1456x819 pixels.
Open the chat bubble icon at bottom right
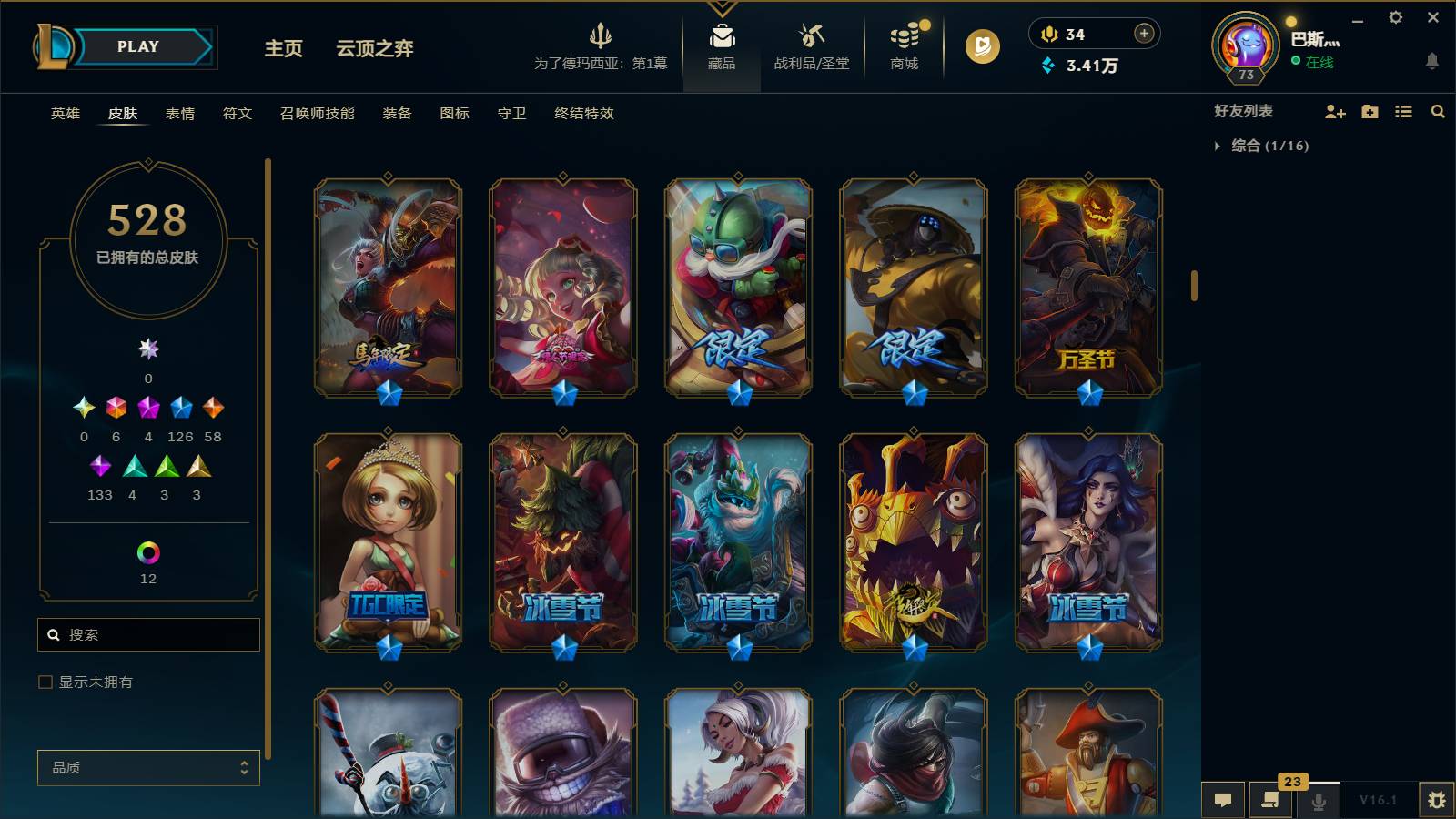[x=1224, y=800]
